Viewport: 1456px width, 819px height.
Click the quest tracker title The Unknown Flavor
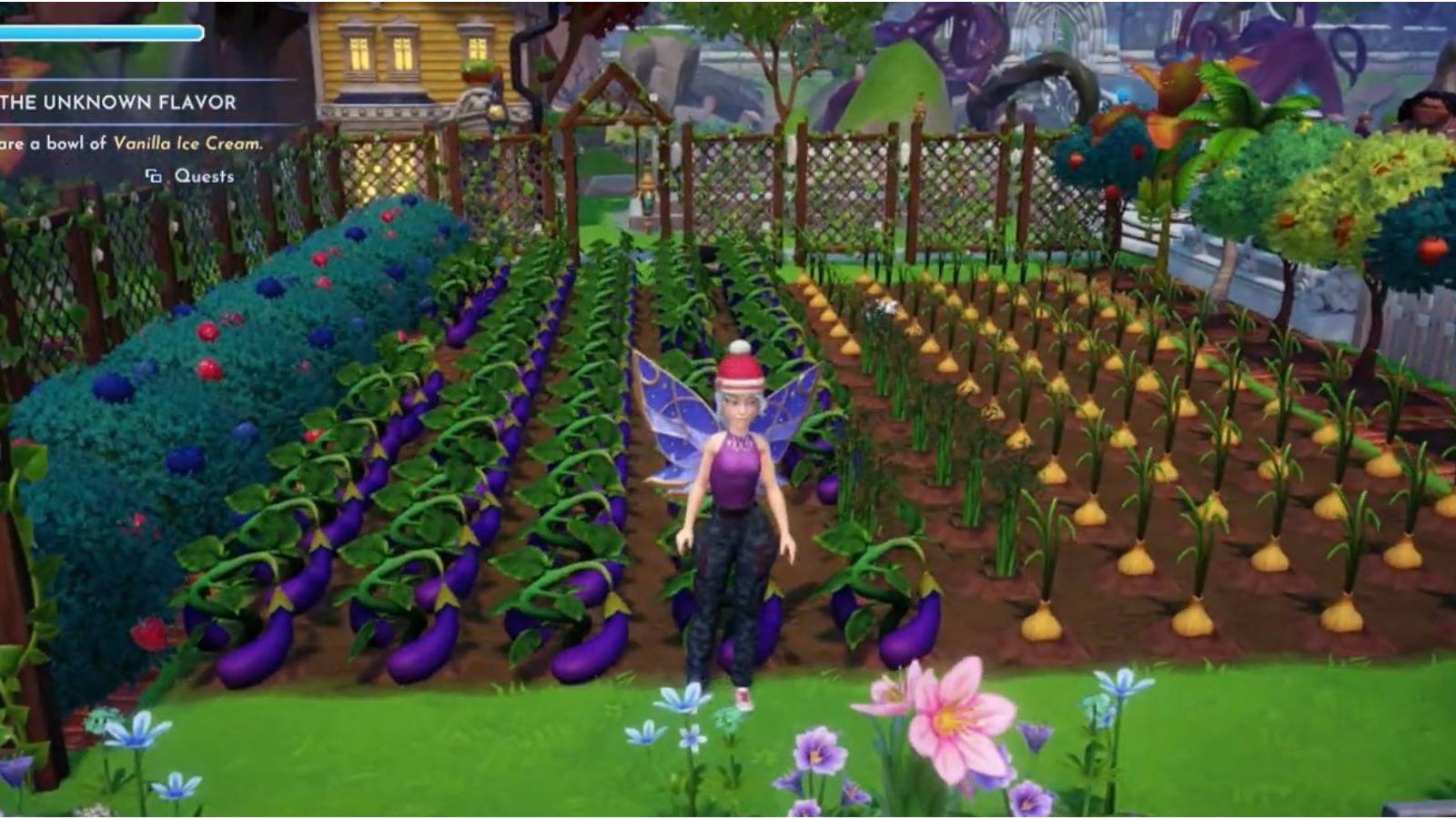pos(118,103)
